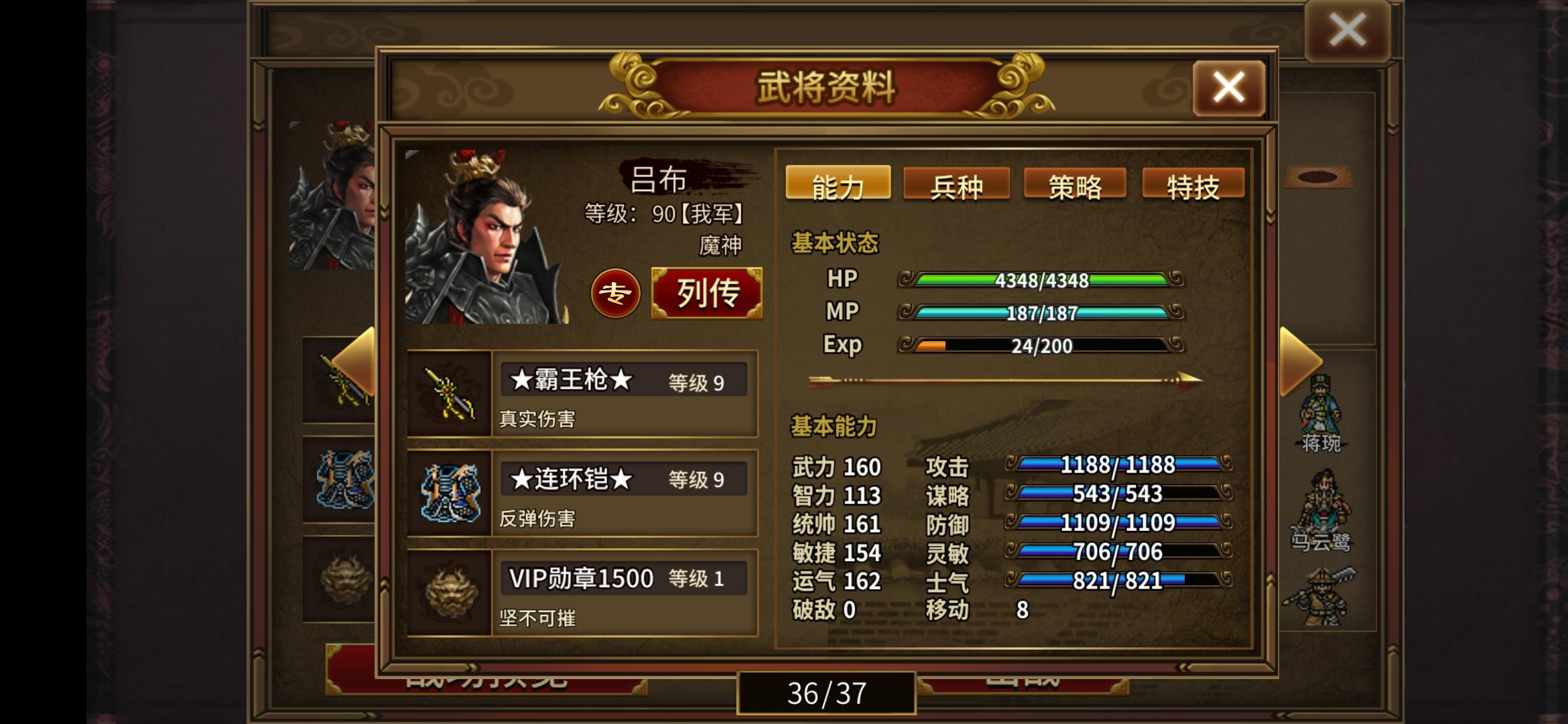The image size is (1568, 724).
Task: Click the top-right screen close X
Action: pyautogui.click(x=1350, y=28)
